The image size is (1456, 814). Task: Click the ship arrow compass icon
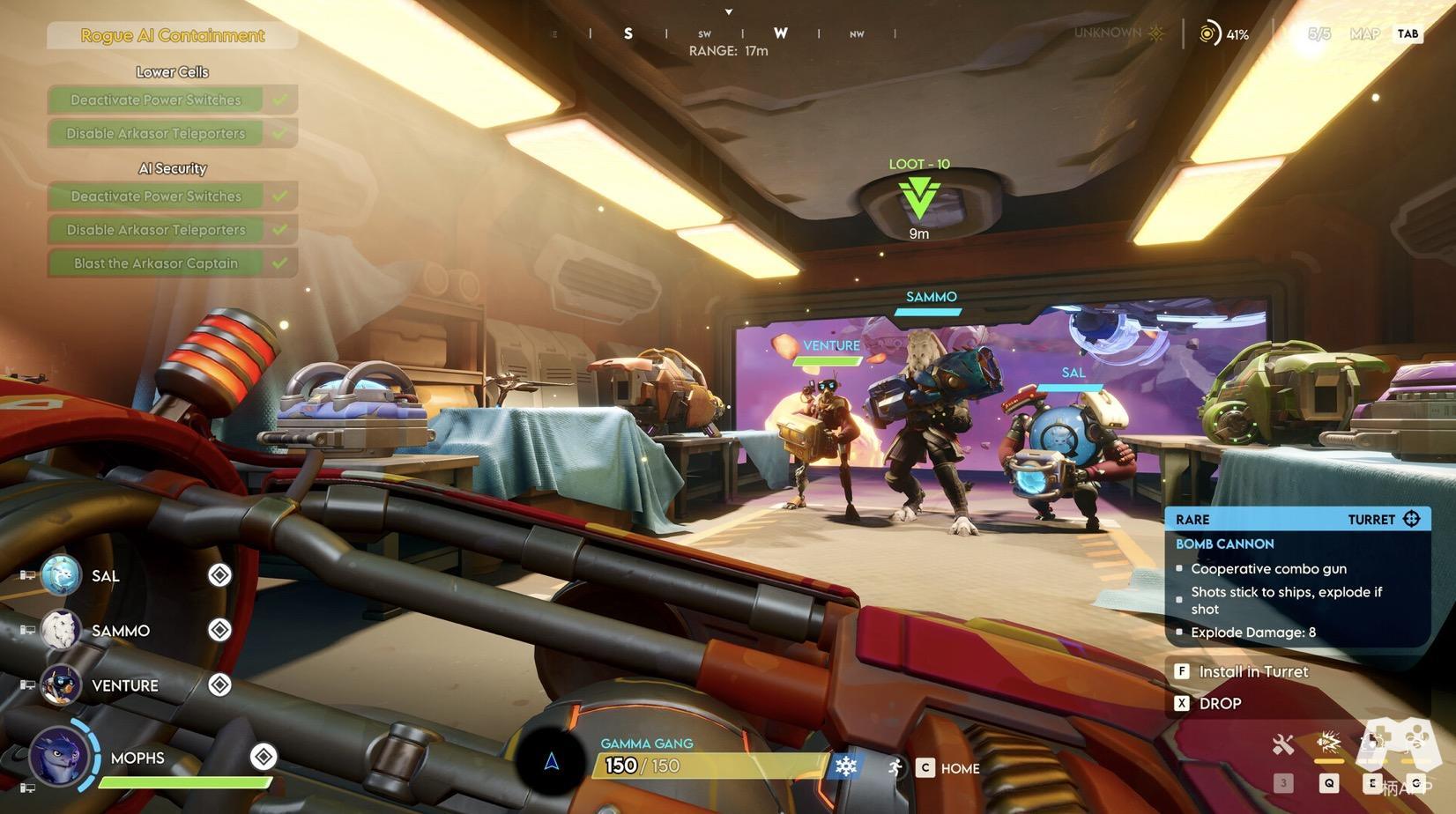coord(552,762)
